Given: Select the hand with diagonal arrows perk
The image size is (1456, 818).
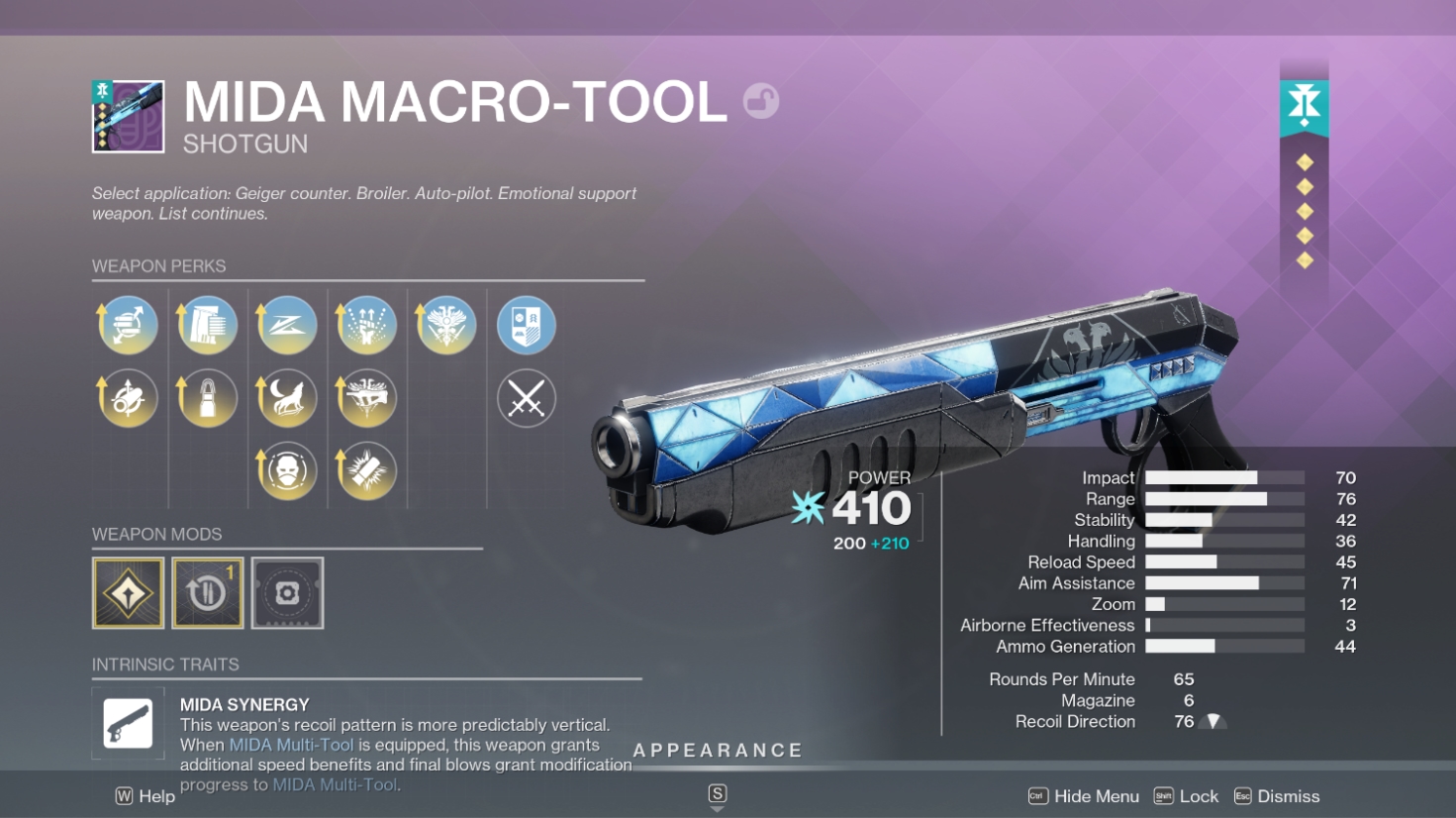Looking at the screenshot, I should pos(129,325).
